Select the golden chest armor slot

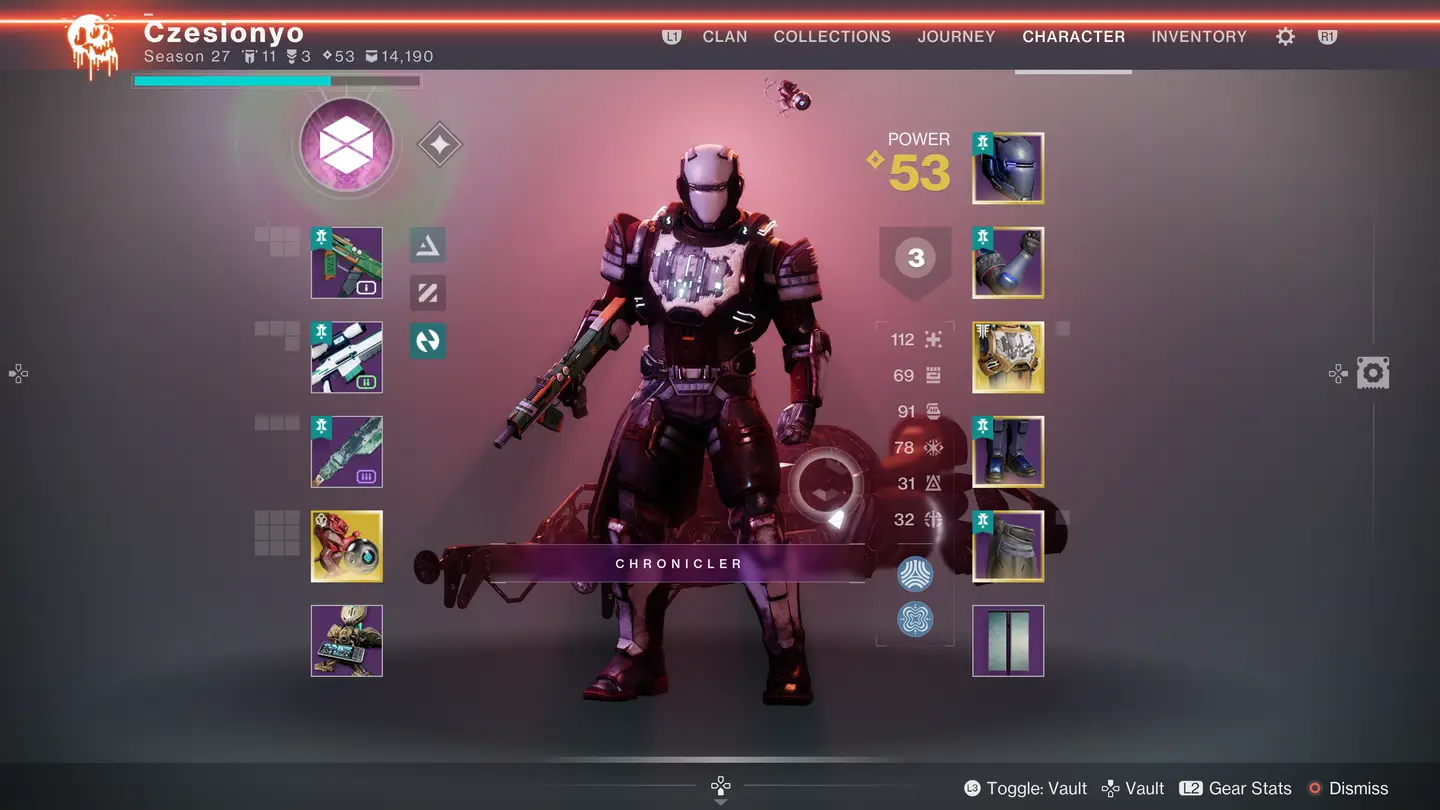tap(1008, 357)
